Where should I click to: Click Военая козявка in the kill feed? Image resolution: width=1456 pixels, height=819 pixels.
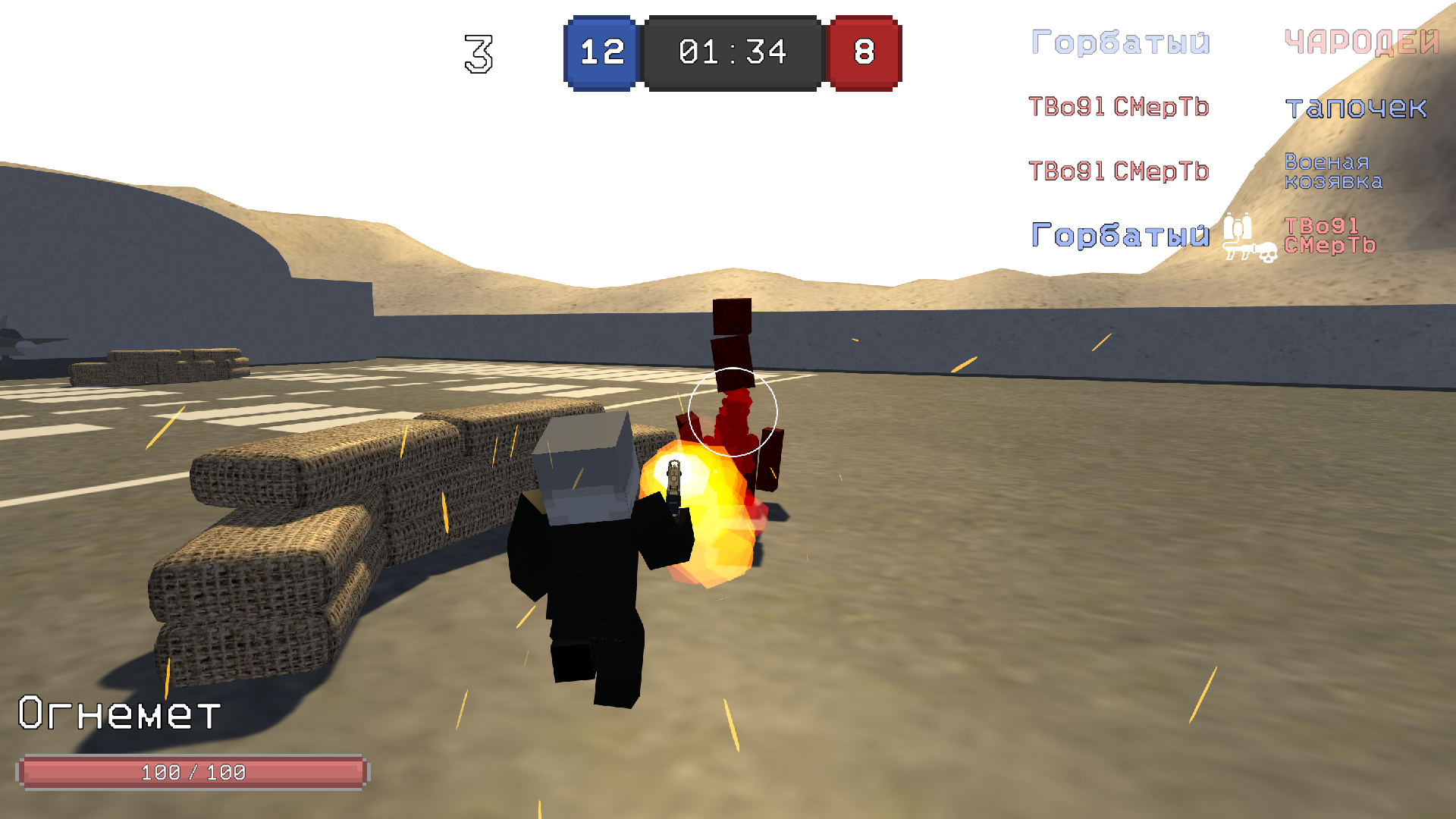pyautogui.click(x=1333, y=171)
